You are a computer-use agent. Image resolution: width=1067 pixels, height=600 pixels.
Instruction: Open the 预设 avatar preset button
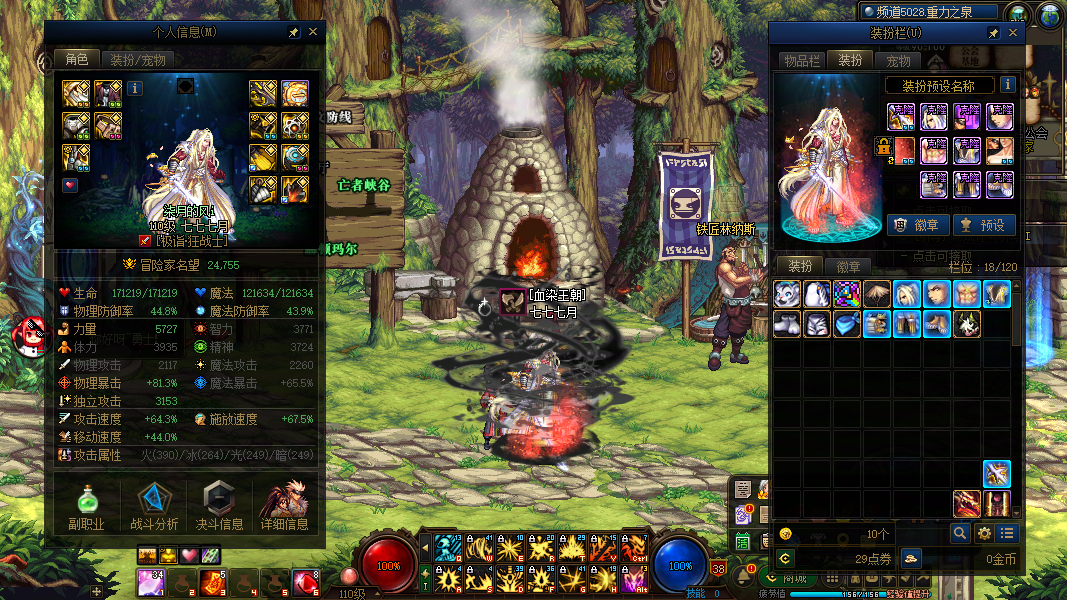984,225
